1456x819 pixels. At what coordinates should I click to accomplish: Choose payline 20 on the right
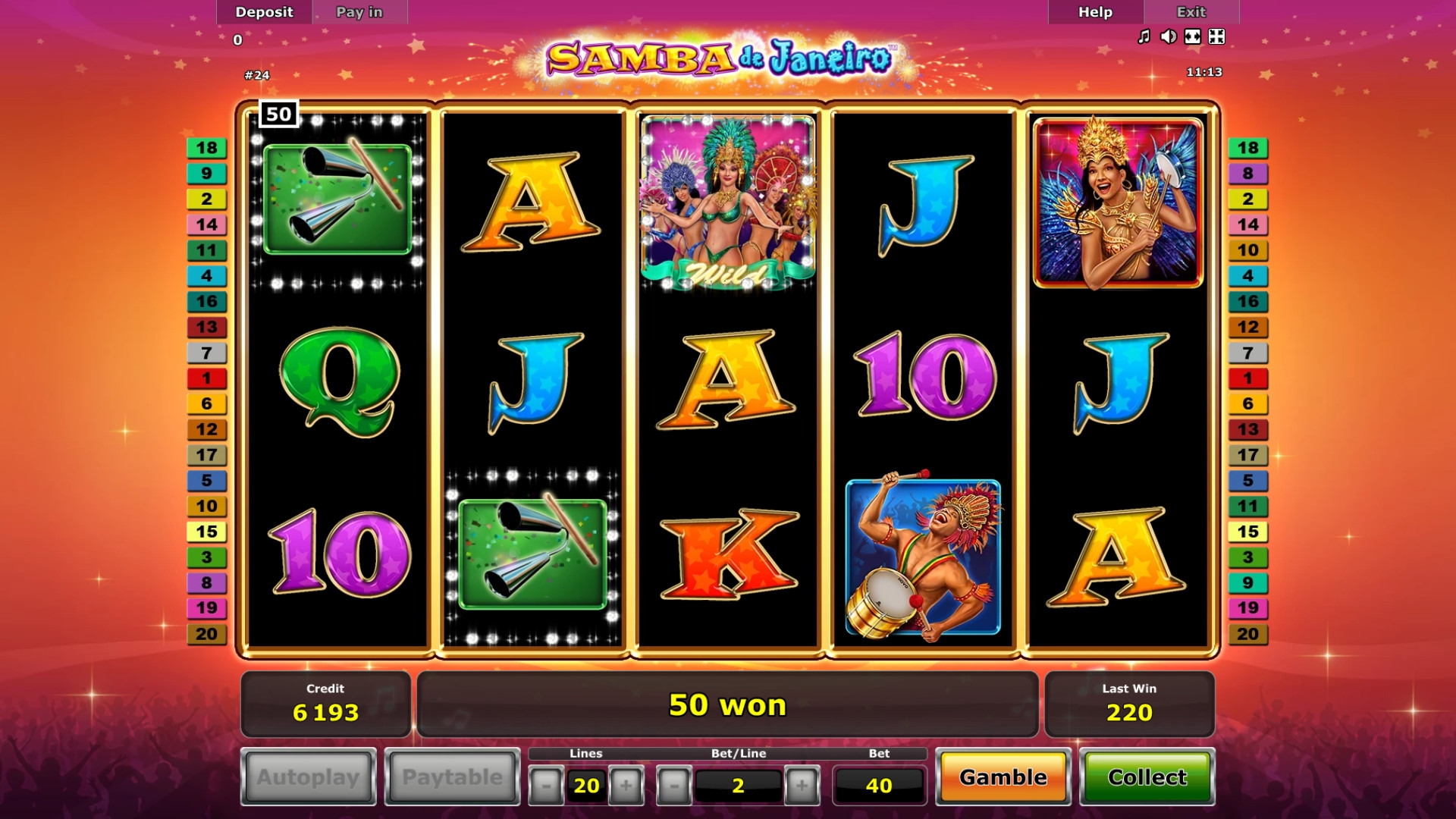(1247, 634)
